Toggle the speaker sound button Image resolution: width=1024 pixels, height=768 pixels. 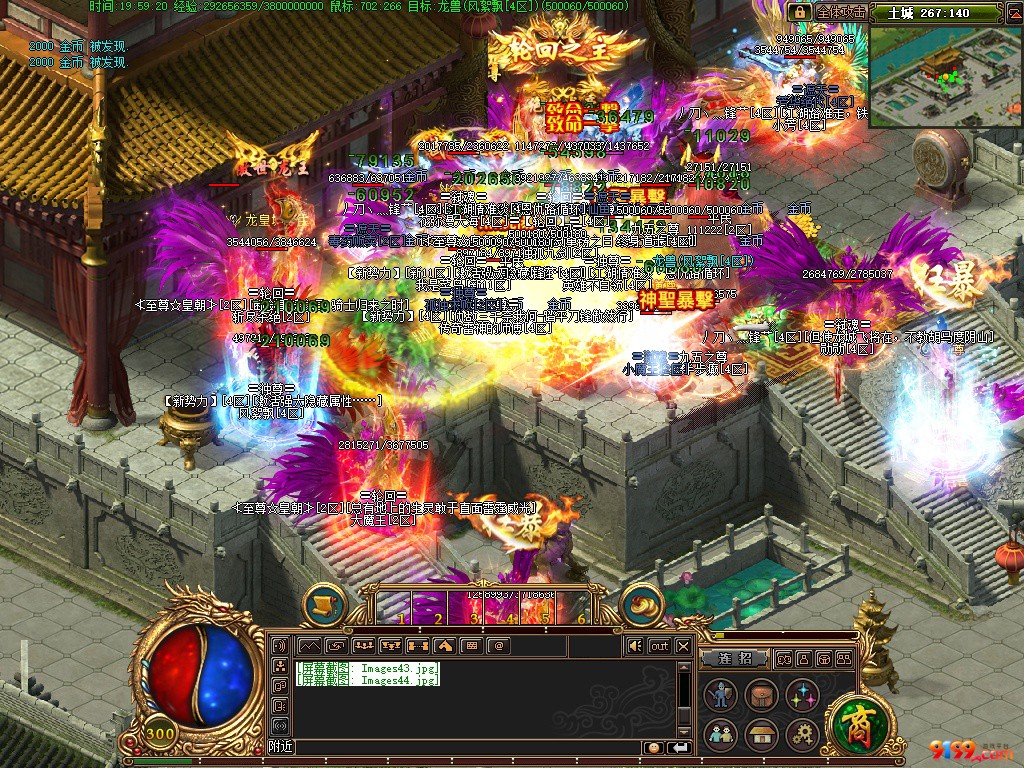[635, 646]
